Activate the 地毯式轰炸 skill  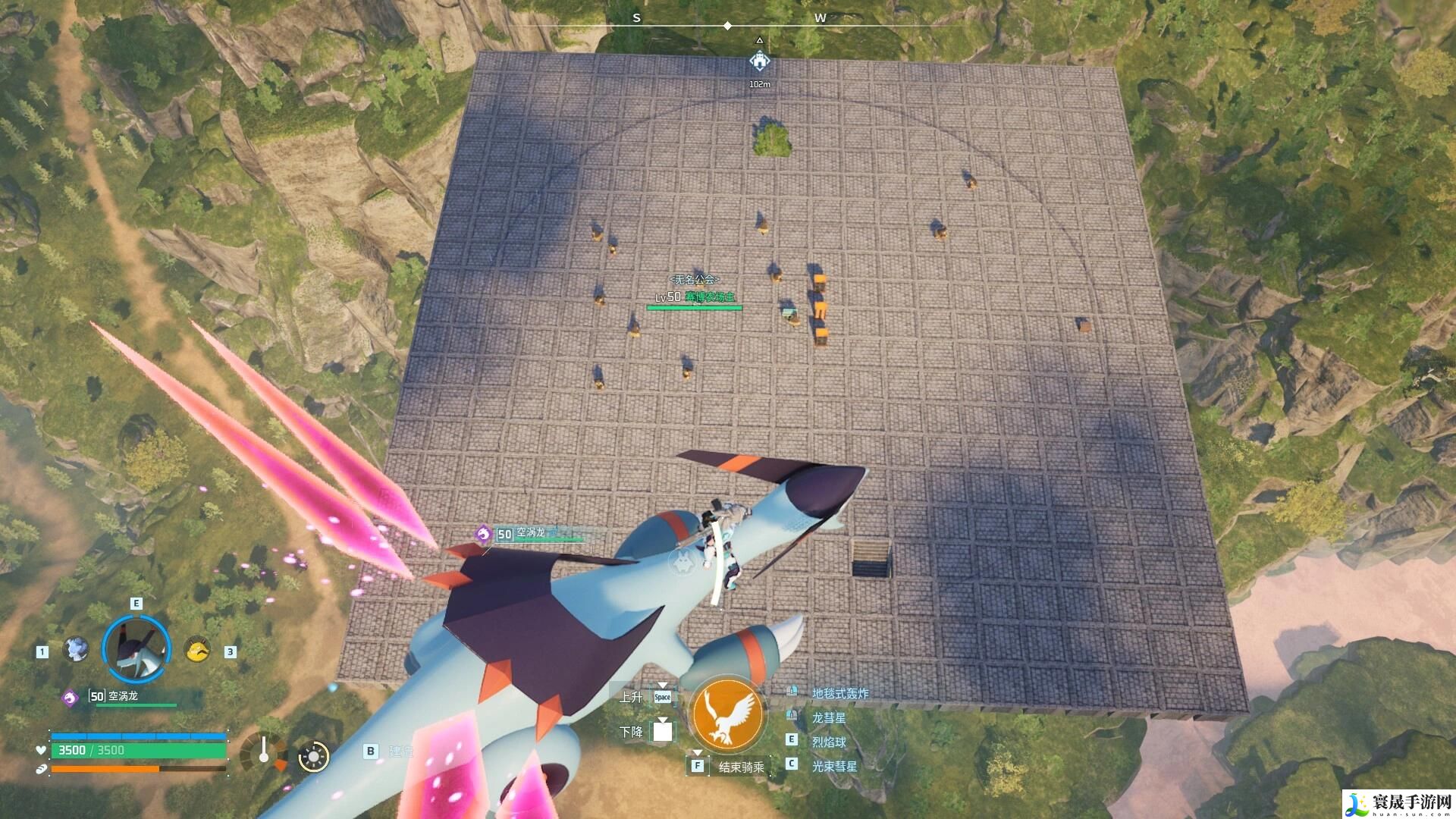tap(839, 693)
